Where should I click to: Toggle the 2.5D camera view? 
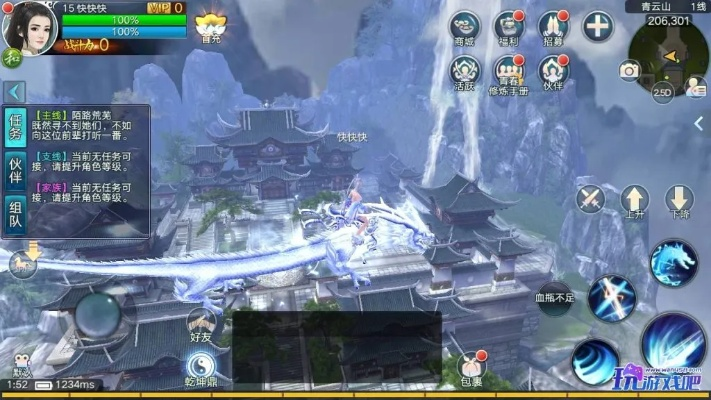[x=662, y=92]
